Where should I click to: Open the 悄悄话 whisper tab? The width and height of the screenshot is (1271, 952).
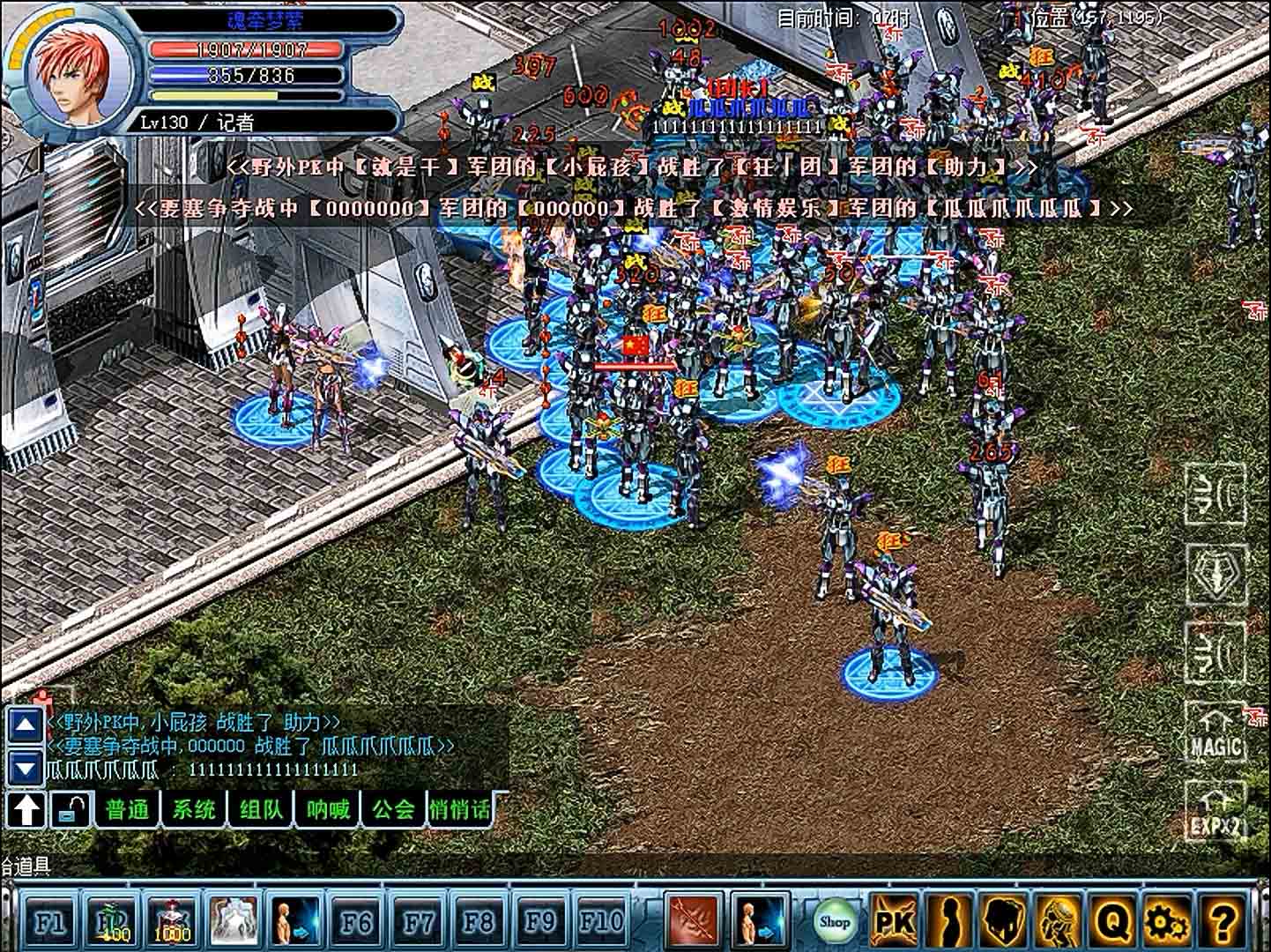[x=459, y=809]
